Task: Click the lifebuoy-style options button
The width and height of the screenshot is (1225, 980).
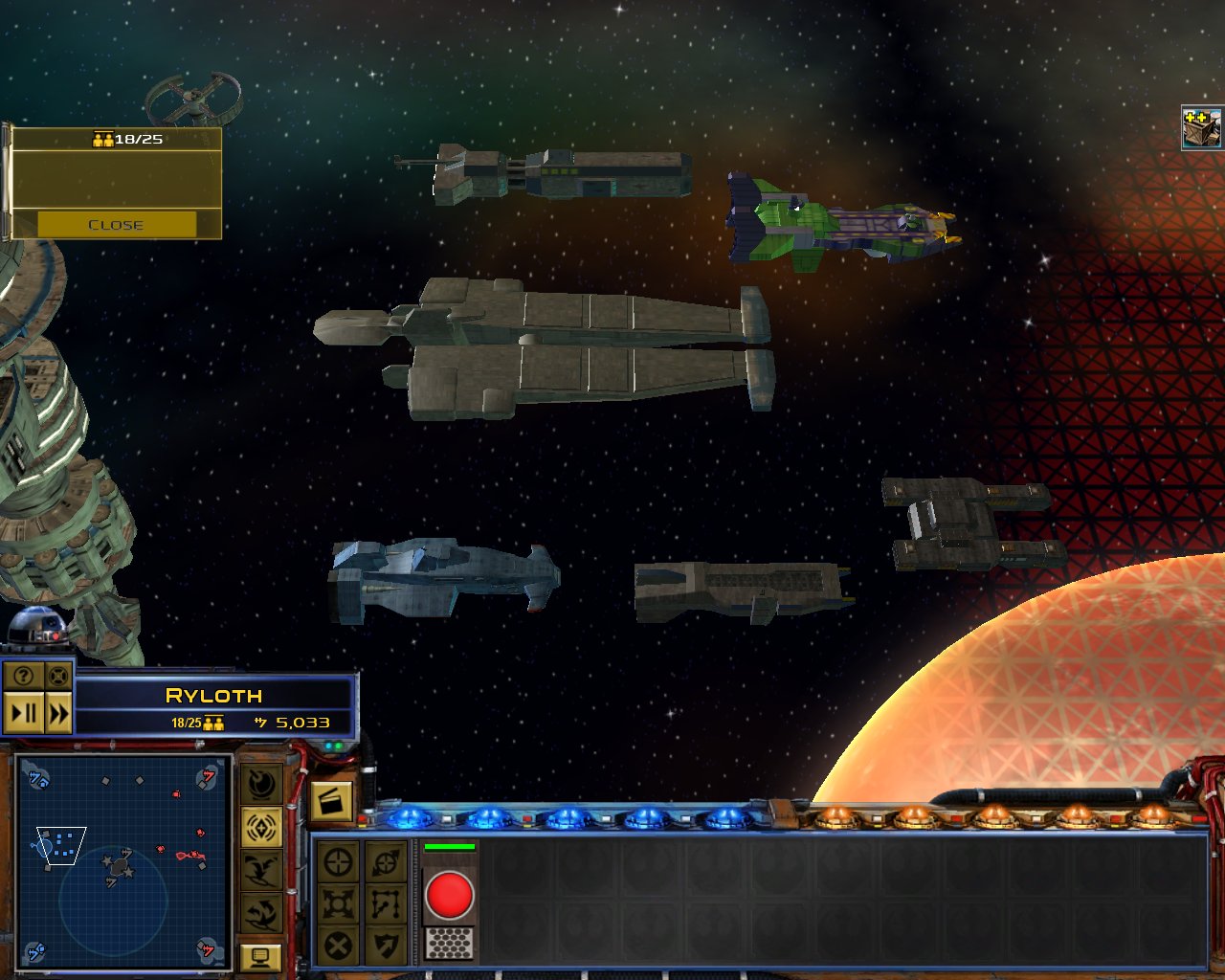Action: [x=58, y=677]
